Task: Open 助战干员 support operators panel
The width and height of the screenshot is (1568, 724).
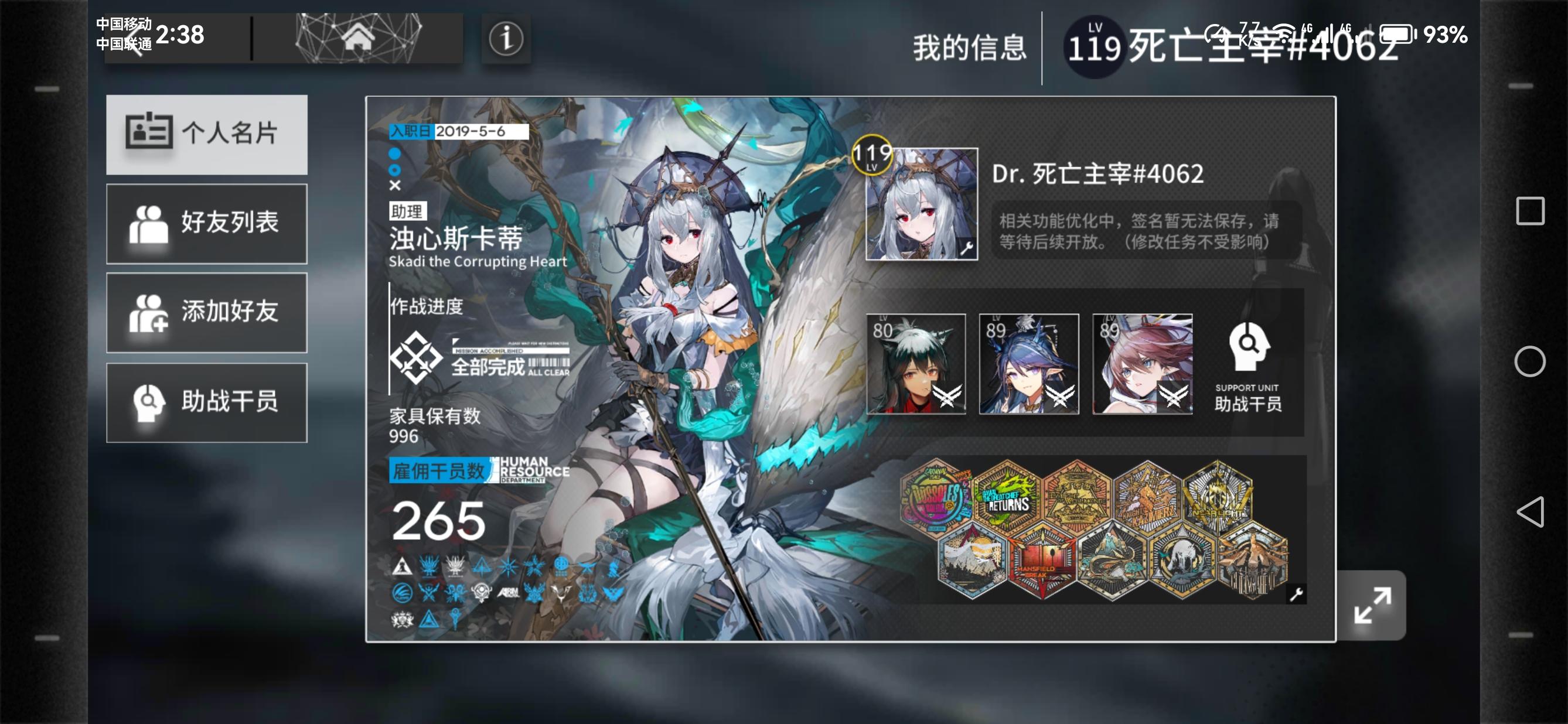Action: (206, 403)
